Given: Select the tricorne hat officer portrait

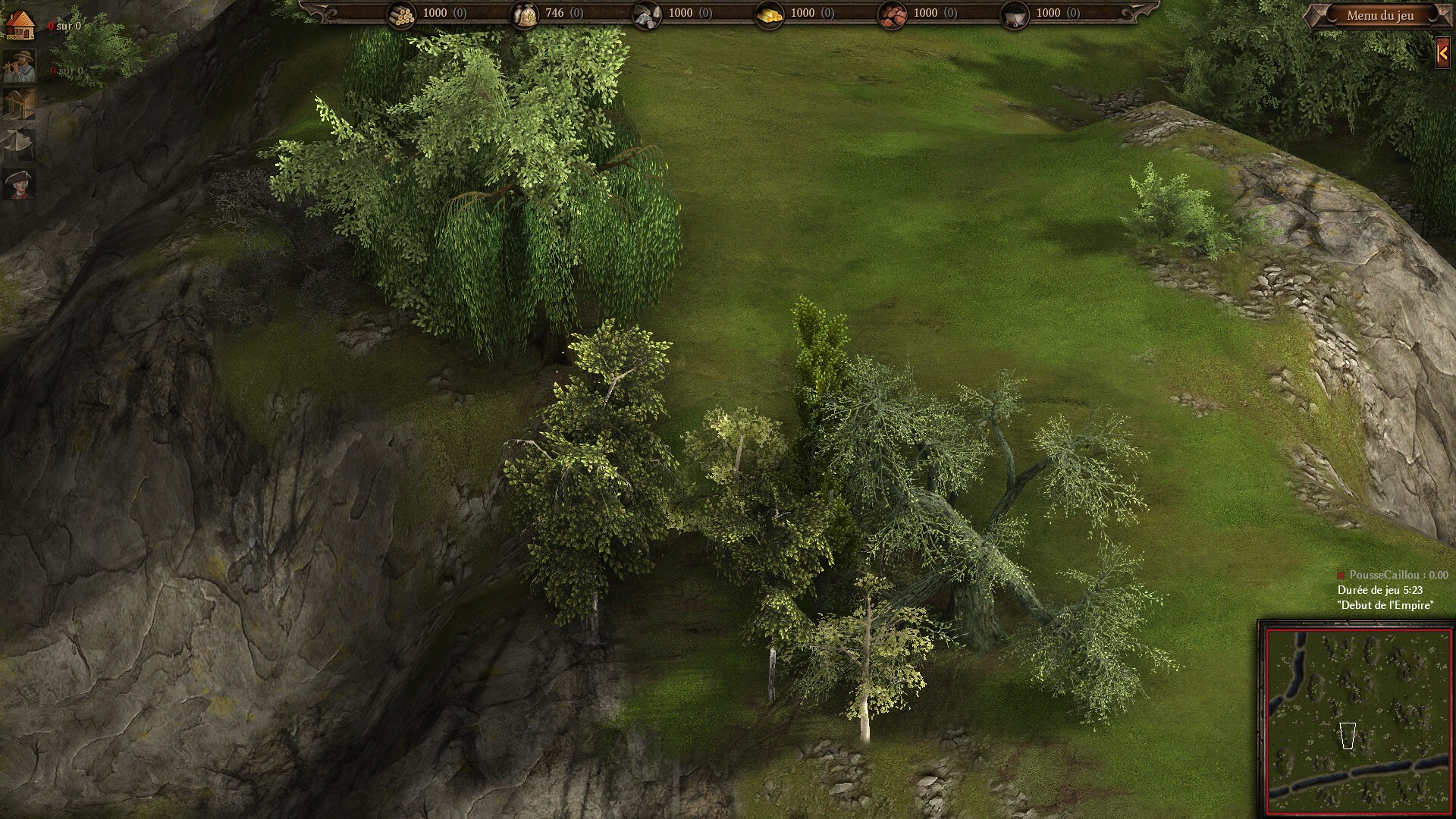Looking at the screenshot, I should point(19,184).
